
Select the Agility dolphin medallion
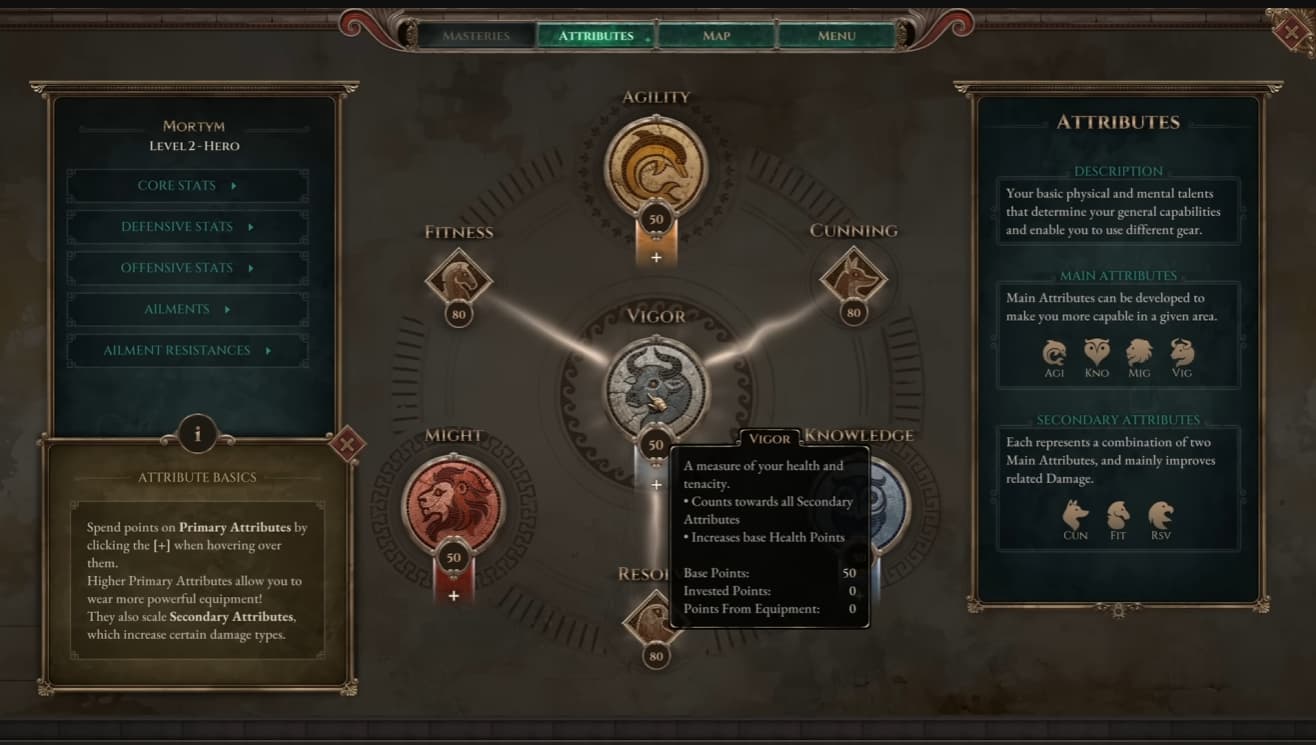656,165
